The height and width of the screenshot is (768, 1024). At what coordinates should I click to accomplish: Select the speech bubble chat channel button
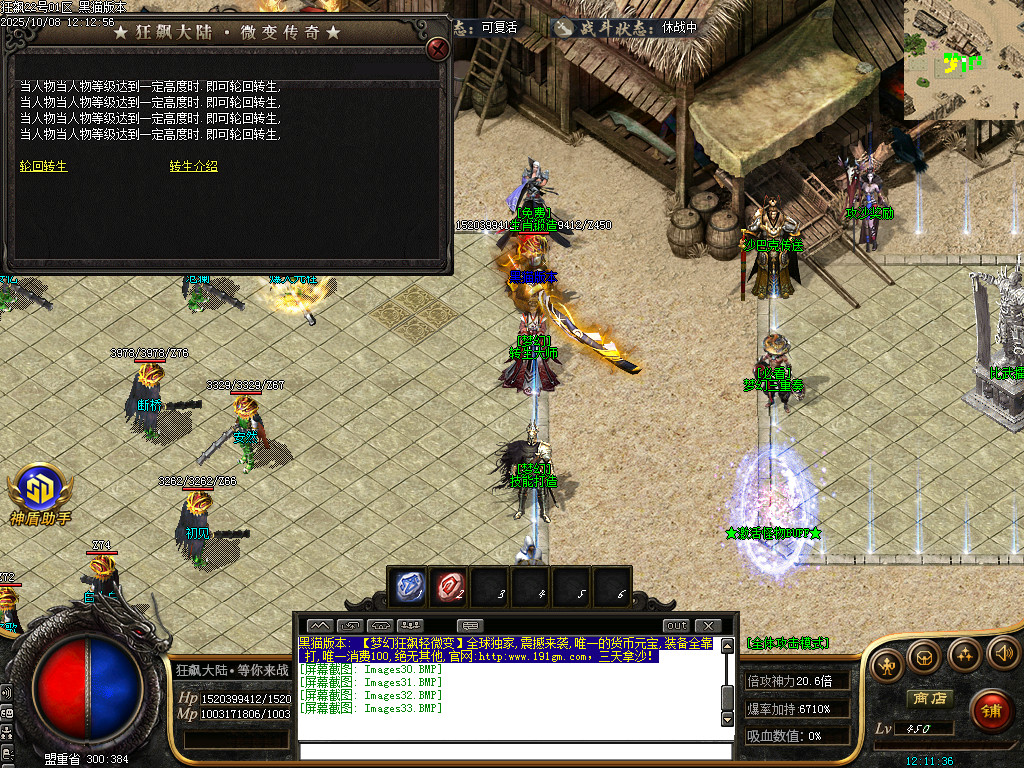pos(471,626)
